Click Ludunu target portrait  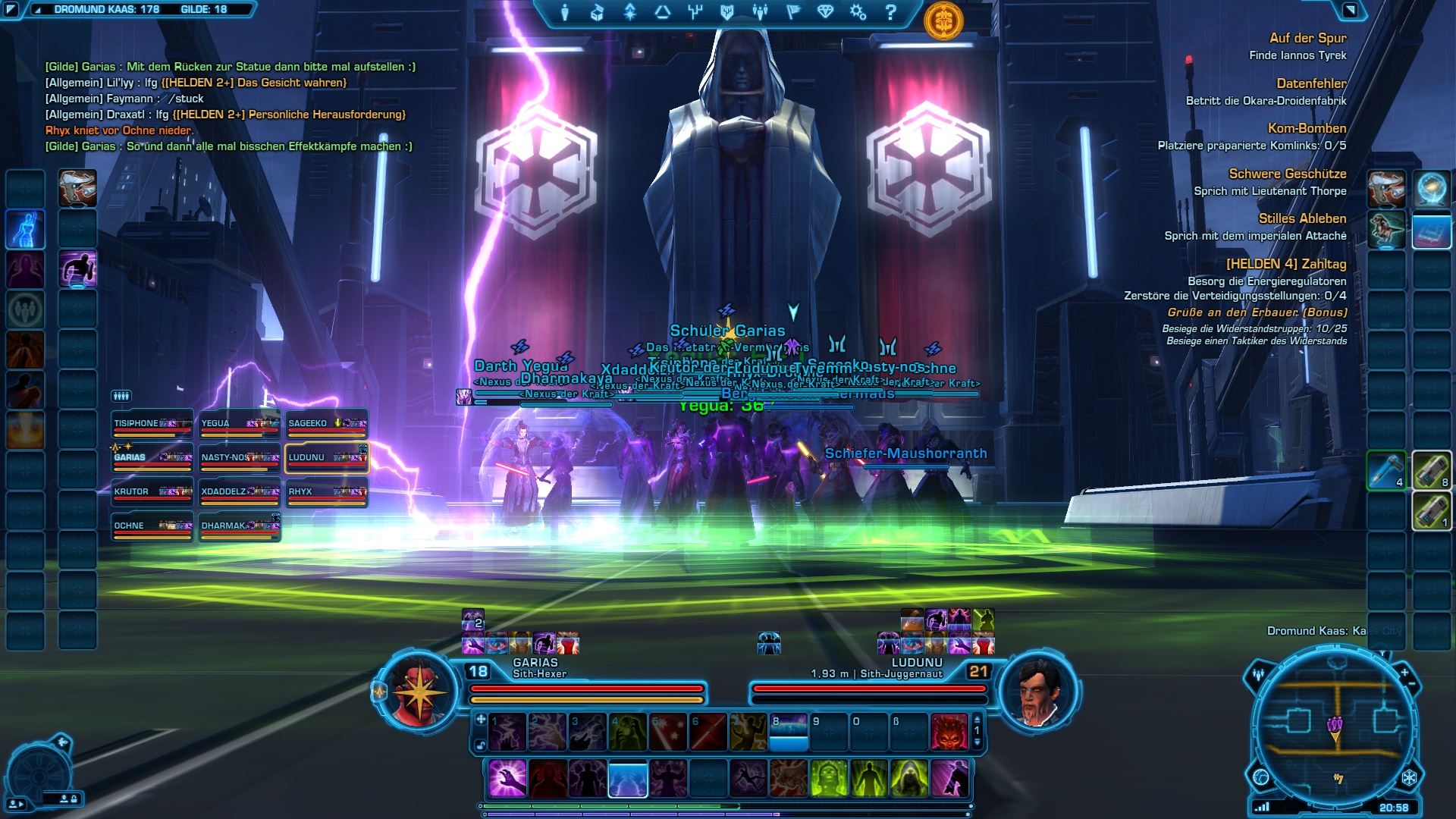click(x=1037, y=692)
